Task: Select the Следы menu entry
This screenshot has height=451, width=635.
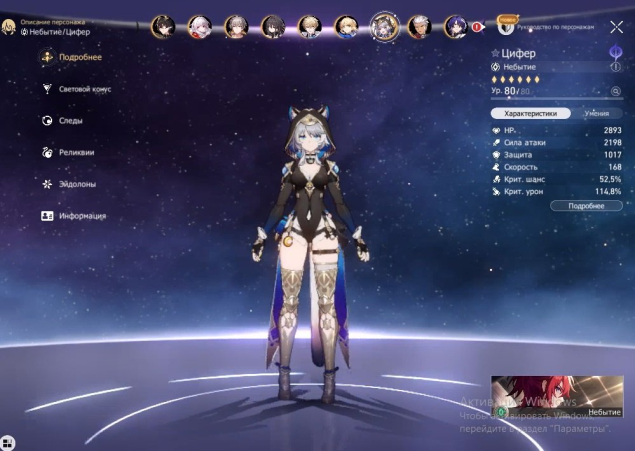Action: point(69,121)
